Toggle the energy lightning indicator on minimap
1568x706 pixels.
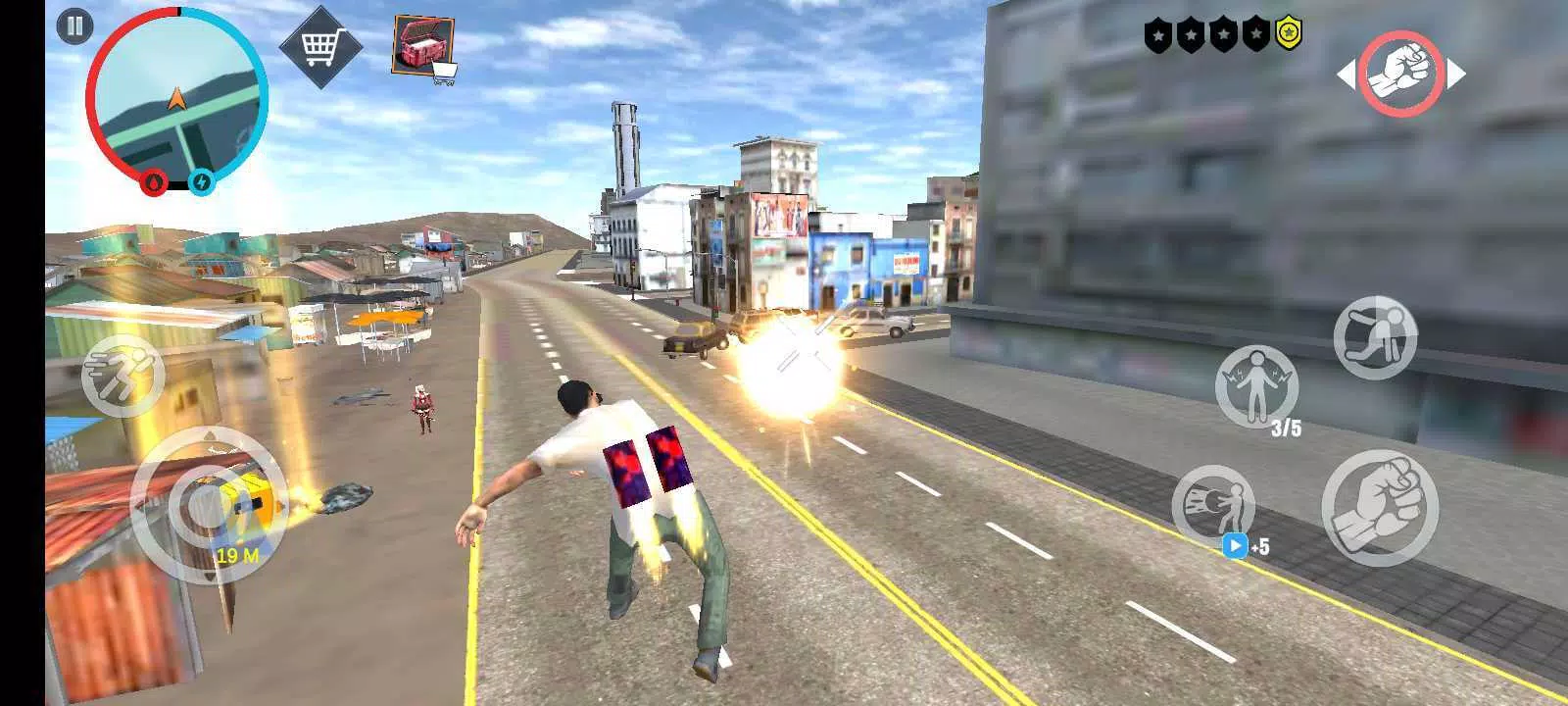[x=200, y=179]
